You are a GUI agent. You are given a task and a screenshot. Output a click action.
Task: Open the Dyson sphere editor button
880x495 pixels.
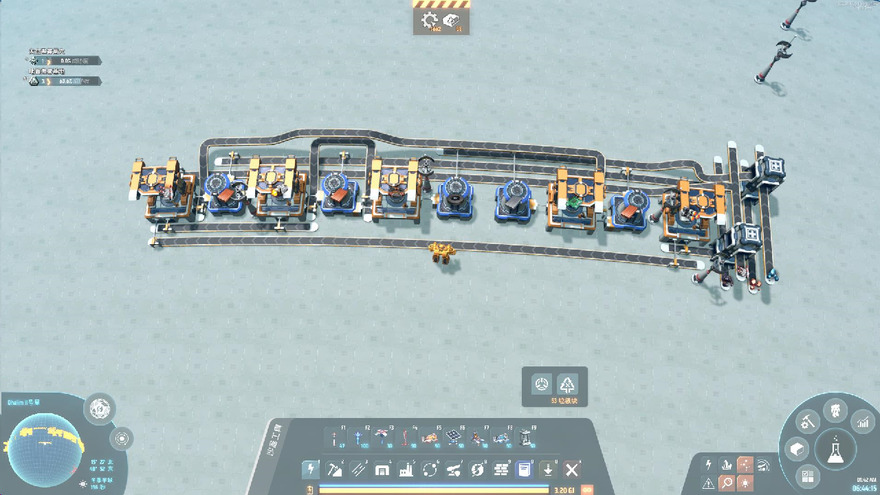coord(100,407)
